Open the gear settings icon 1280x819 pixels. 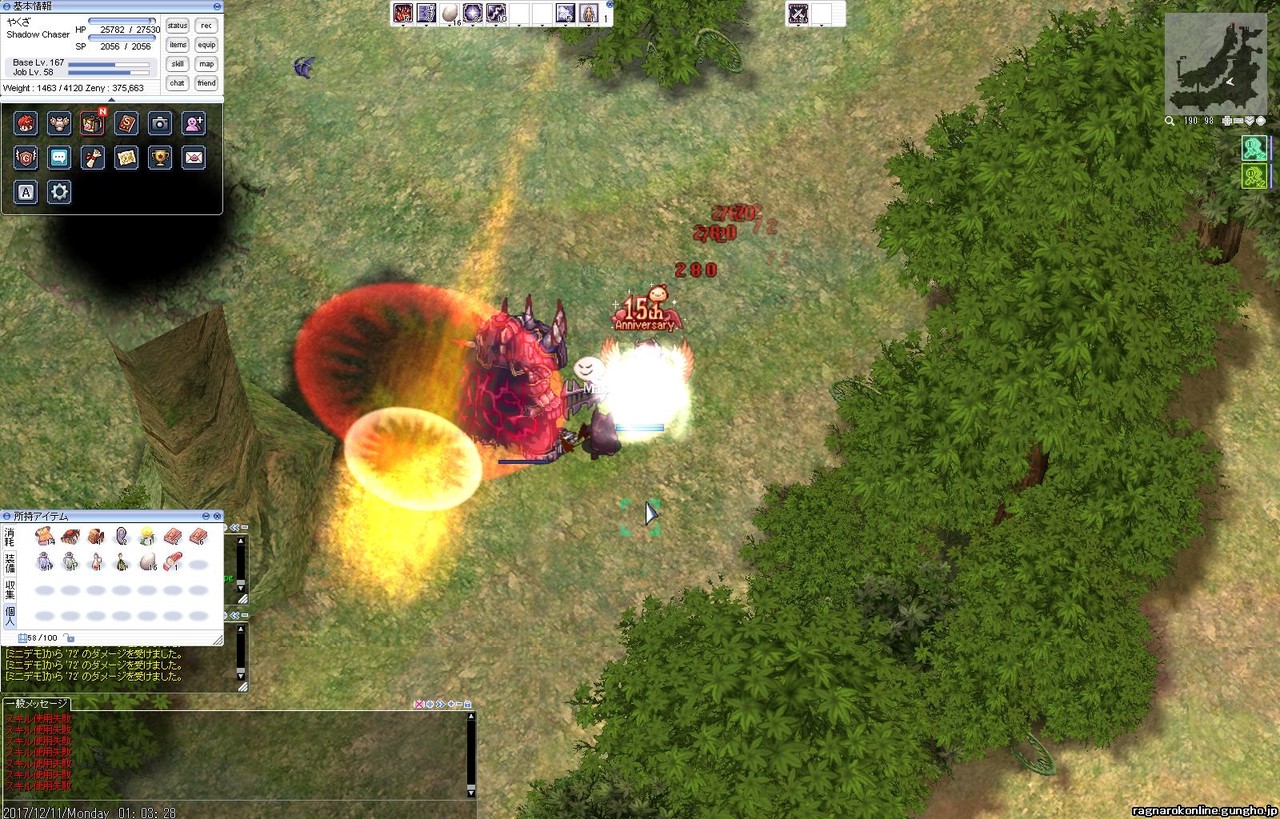(x=59, y=192)
